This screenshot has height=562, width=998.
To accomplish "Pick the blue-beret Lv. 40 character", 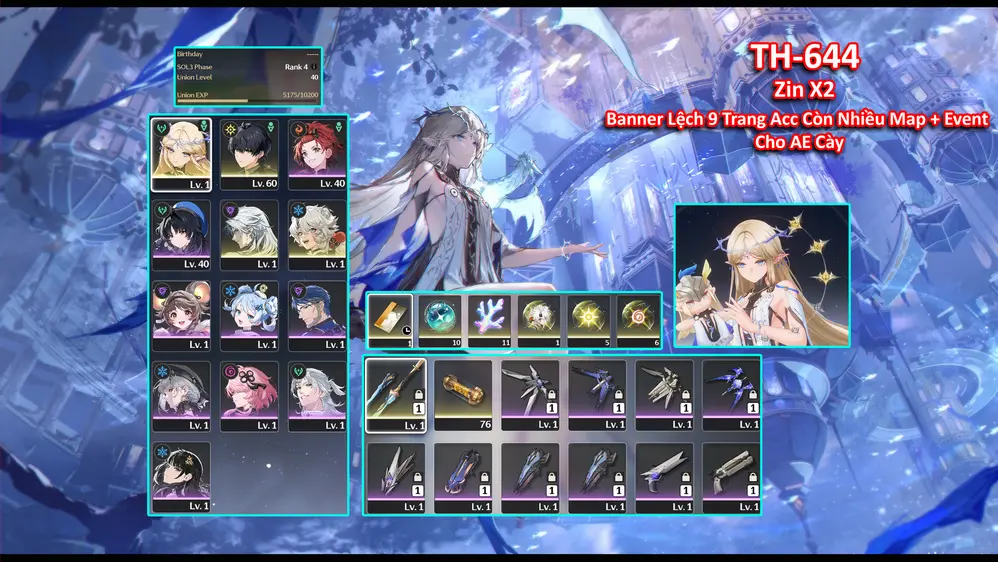I will point(181,234).
